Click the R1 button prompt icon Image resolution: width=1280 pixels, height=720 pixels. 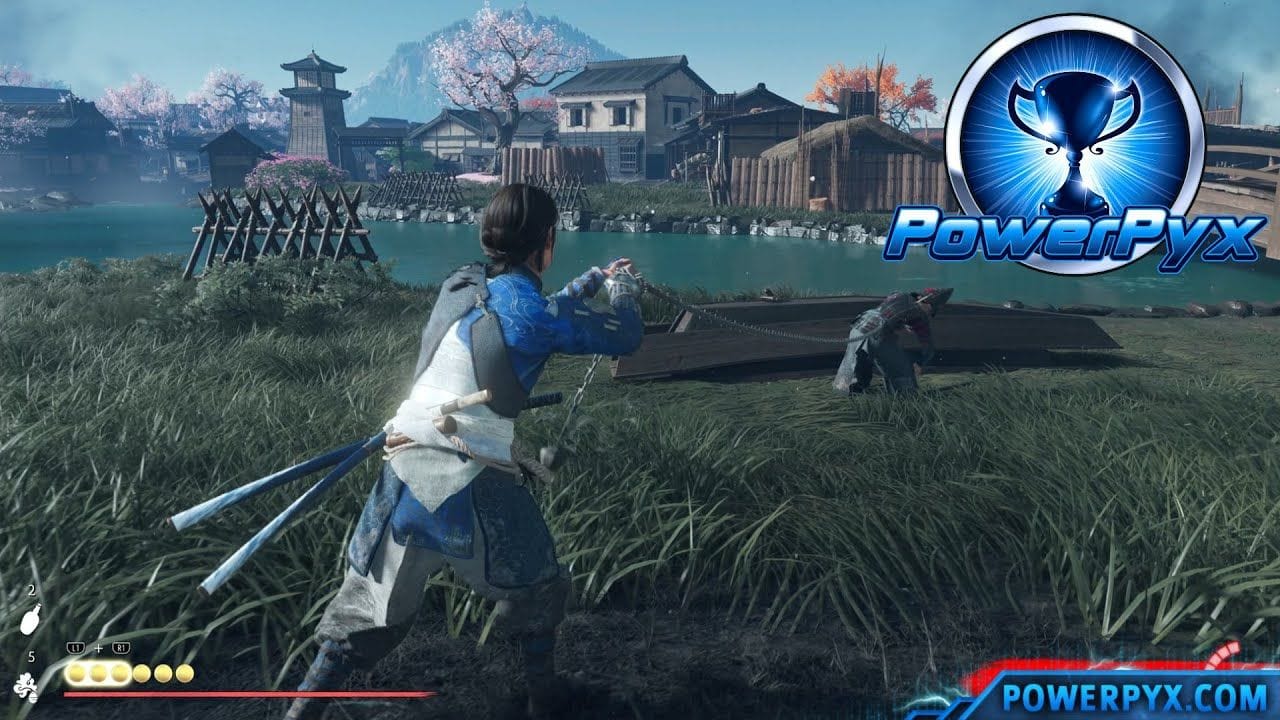[120, 648]
